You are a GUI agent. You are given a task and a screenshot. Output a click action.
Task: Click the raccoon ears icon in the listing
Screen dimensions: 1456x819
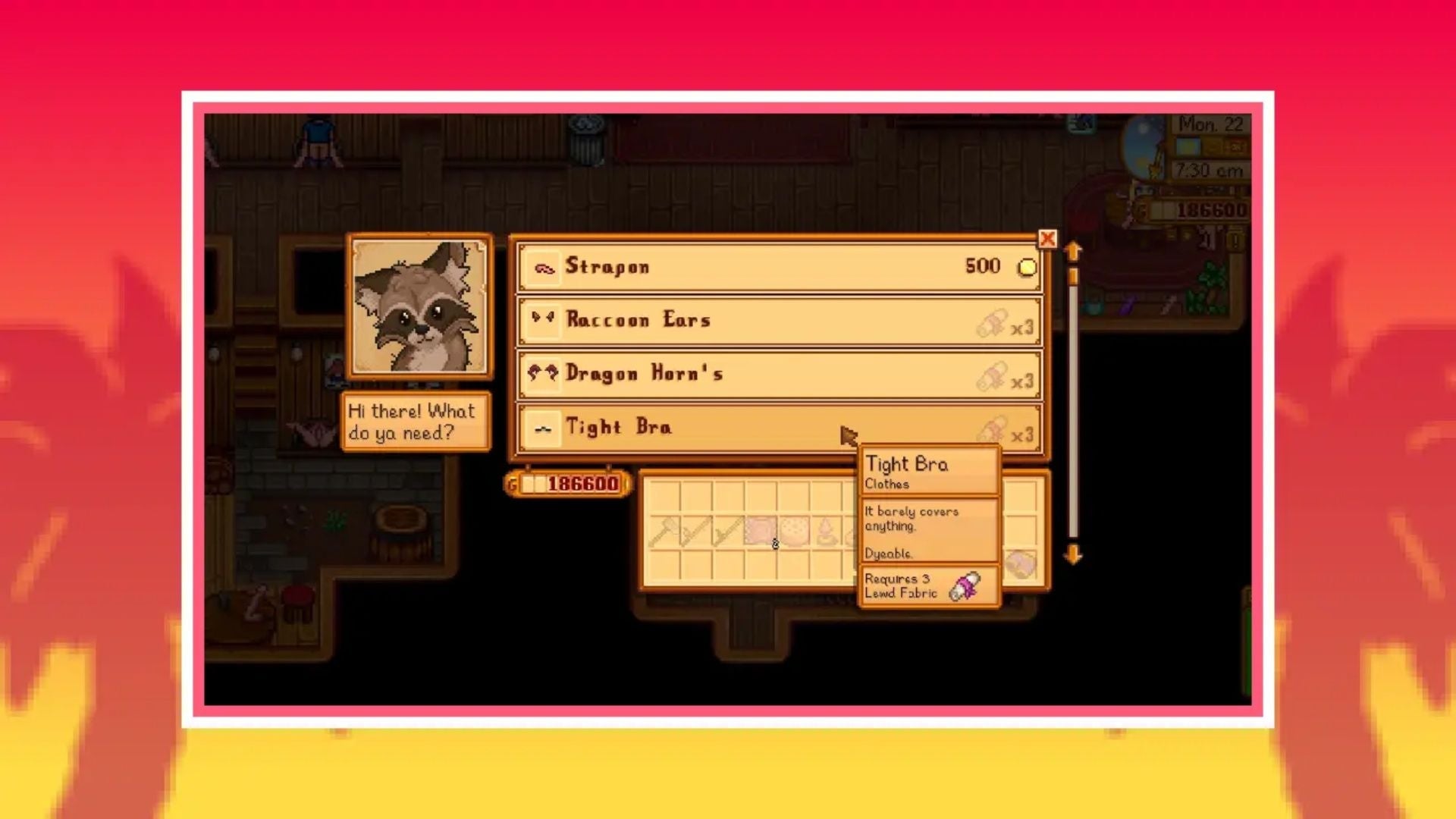coord(543,319)
